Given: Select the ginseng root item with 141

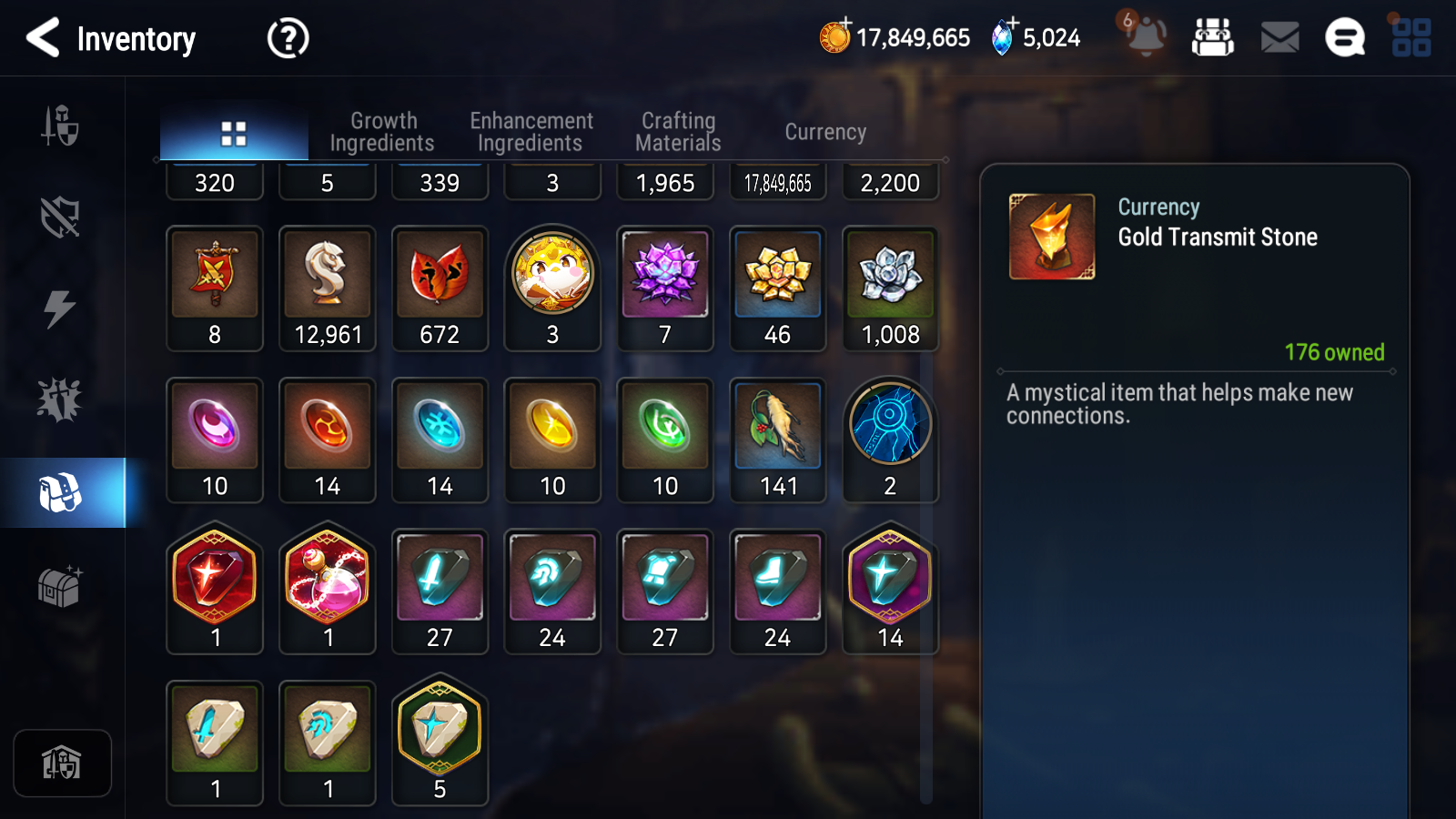Looking at the screenshot, I should pos(778,440).
